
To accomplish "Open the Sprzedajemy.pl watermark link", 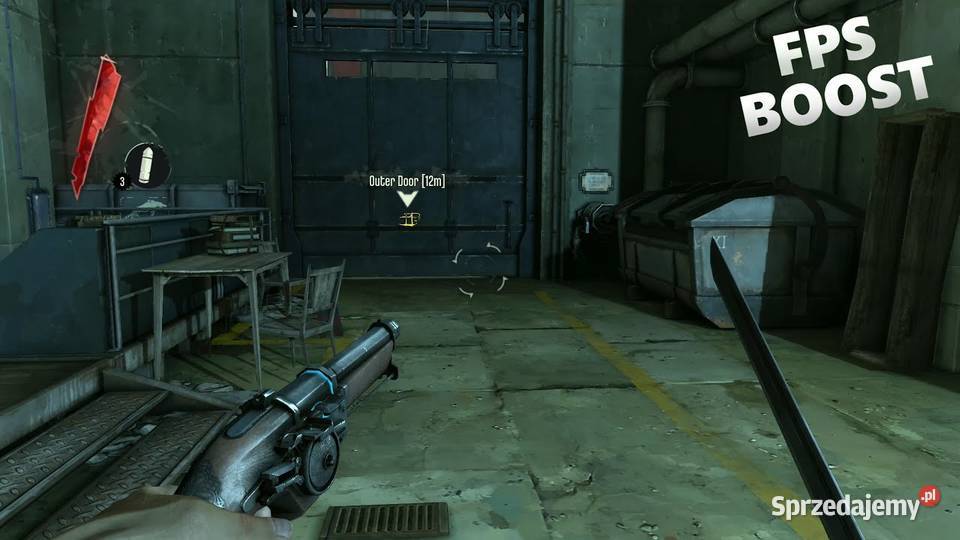I will (x=854, y=504).
